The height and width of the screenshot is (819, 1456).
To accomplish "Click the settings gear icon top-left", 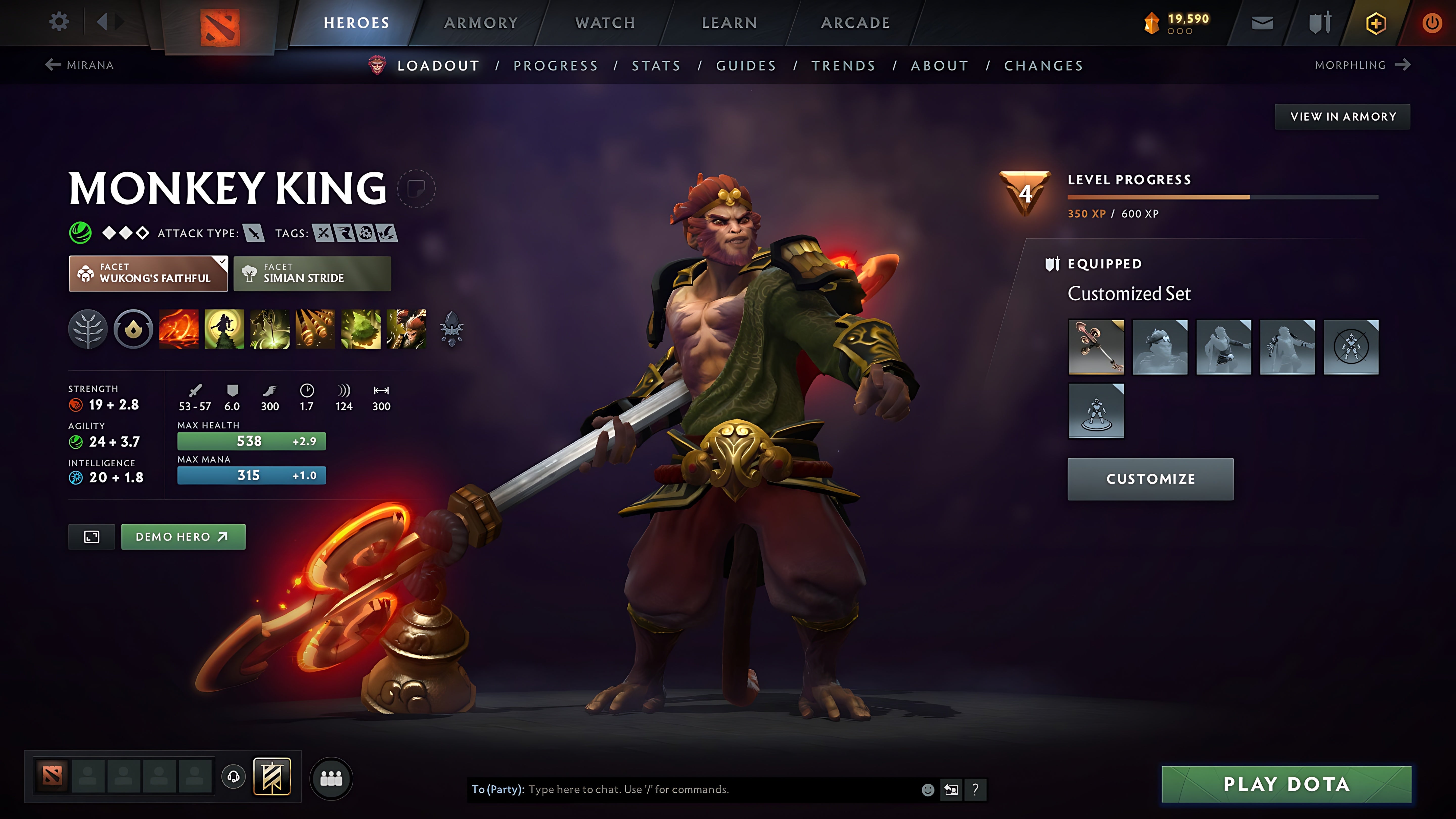I will point(59,21).
